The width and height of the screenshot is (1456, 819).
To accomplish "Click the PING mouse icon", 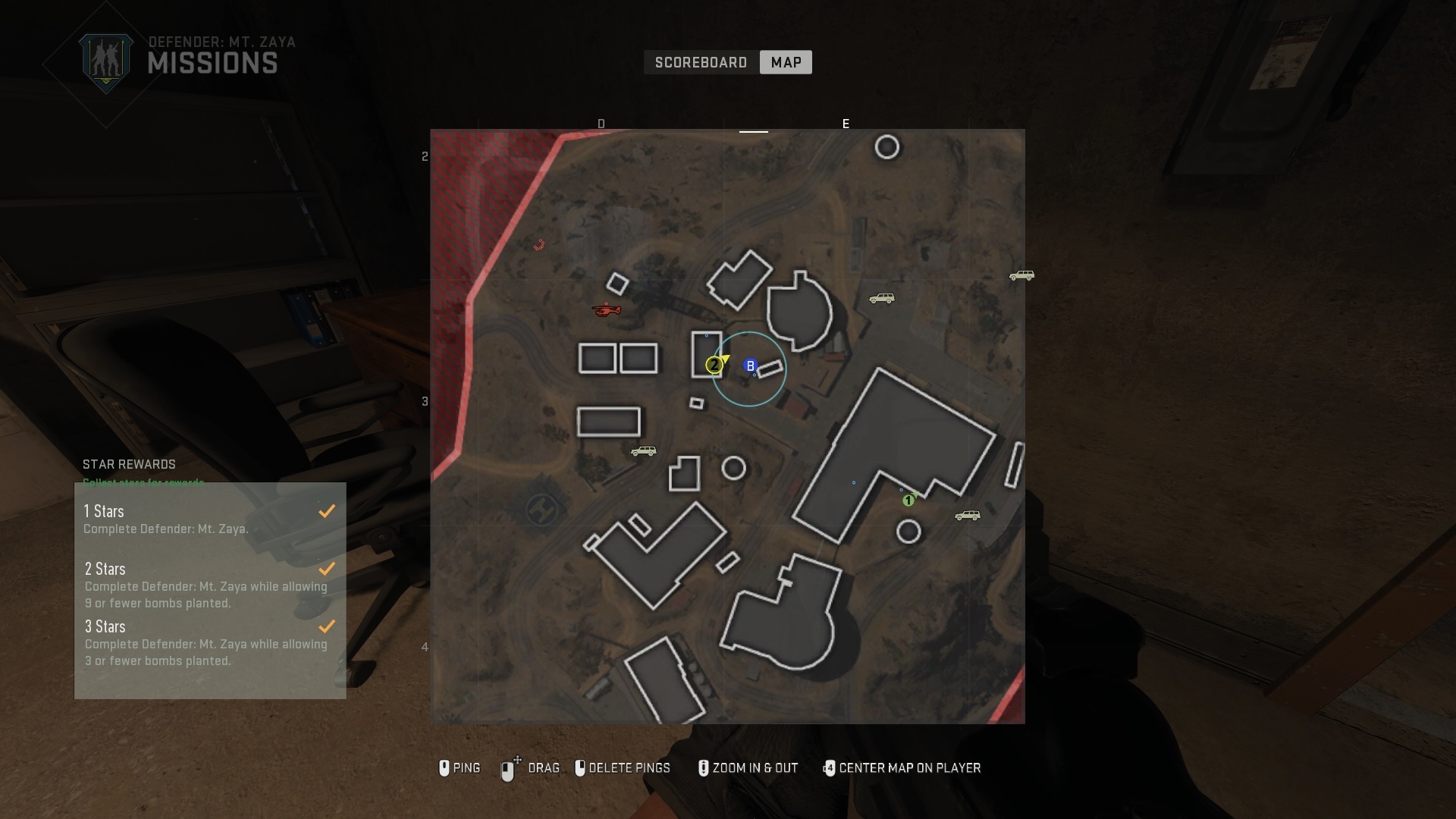I will click(445, 768).
